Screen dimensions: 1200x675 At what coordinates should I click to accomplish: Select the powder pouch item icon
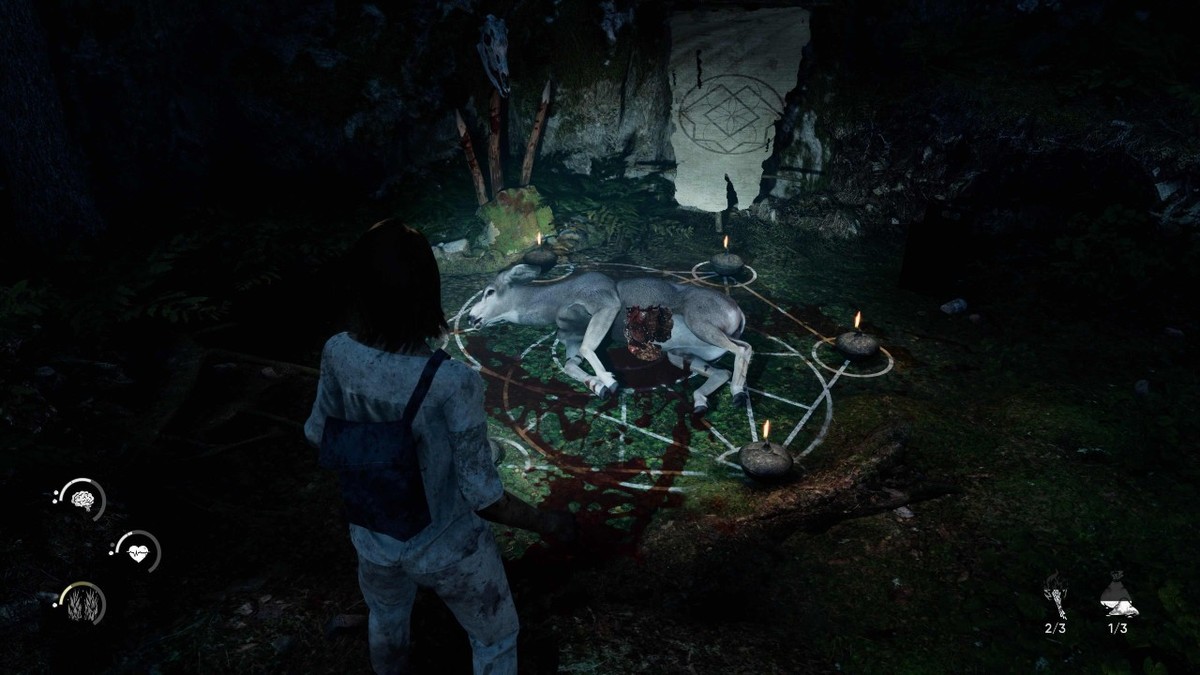click(1118, 598)
